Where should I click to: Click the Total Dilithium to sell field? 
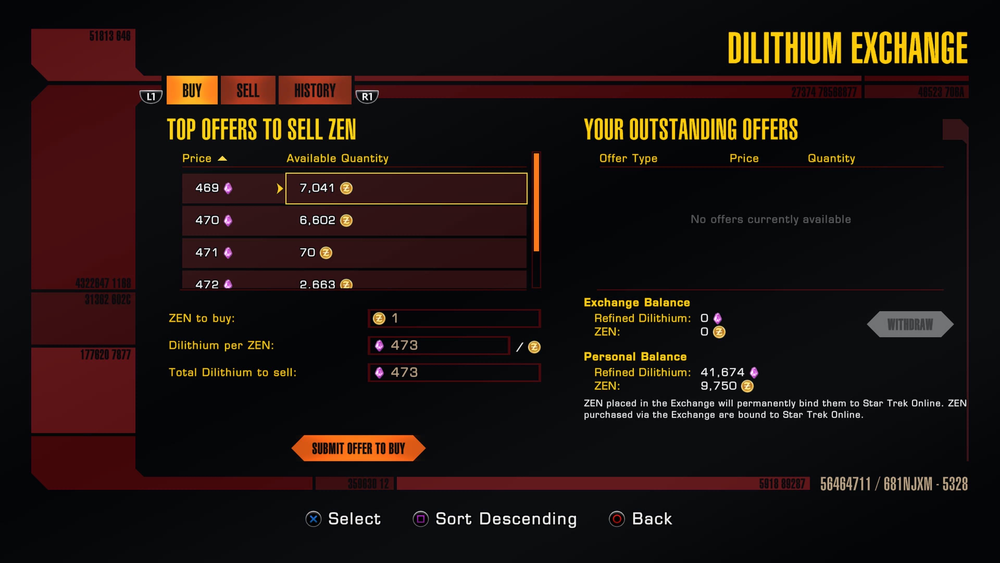point(454,372)
